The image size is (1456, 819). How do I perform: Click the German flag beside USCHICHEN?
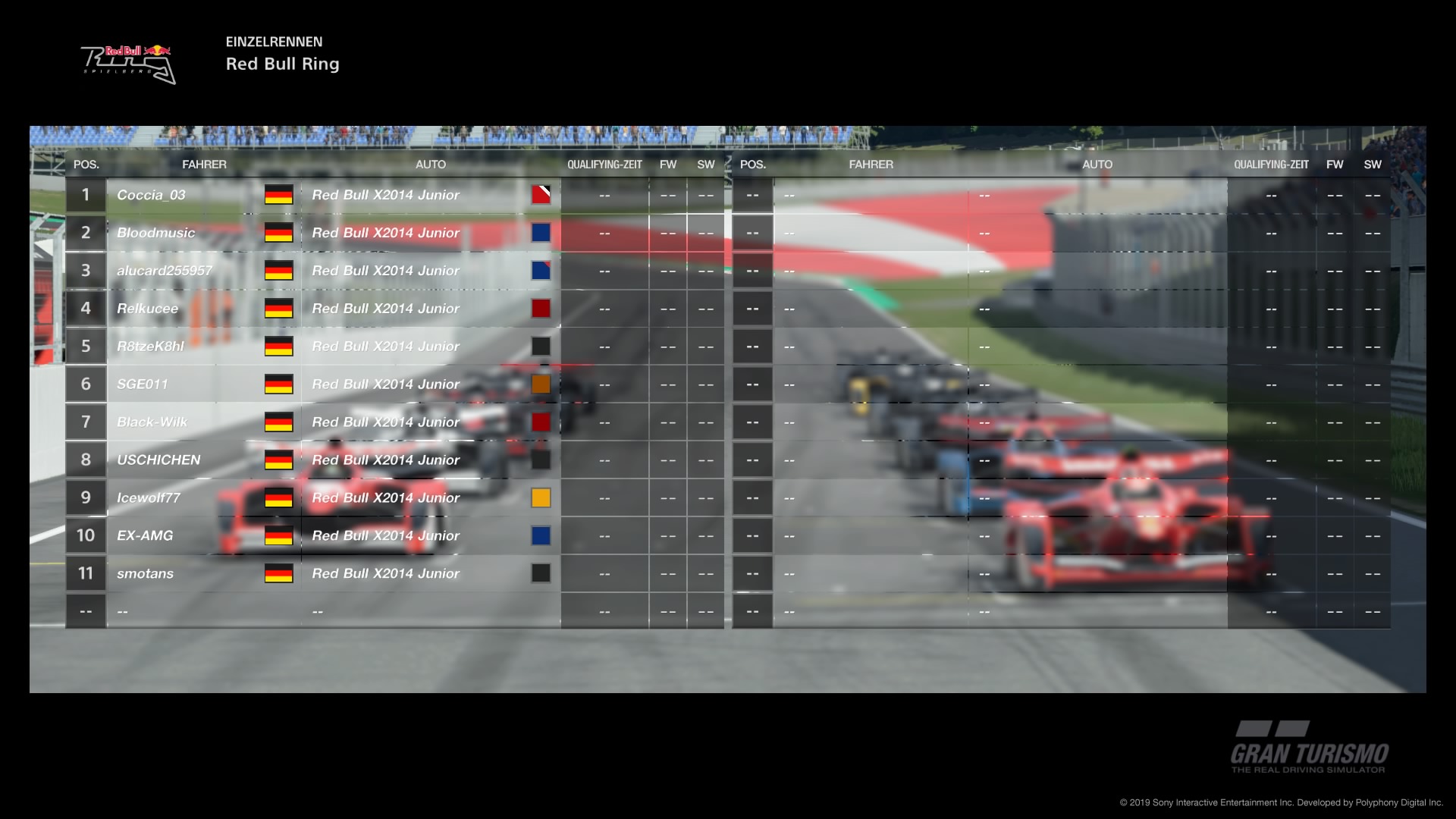coord(279,460)
